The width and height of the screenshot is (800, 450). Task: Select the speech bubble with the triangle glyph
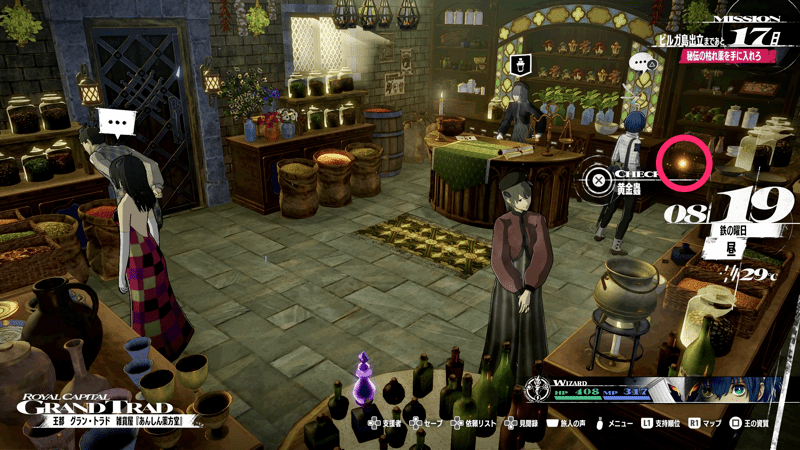pyautogui.click(x=643, y=62)
